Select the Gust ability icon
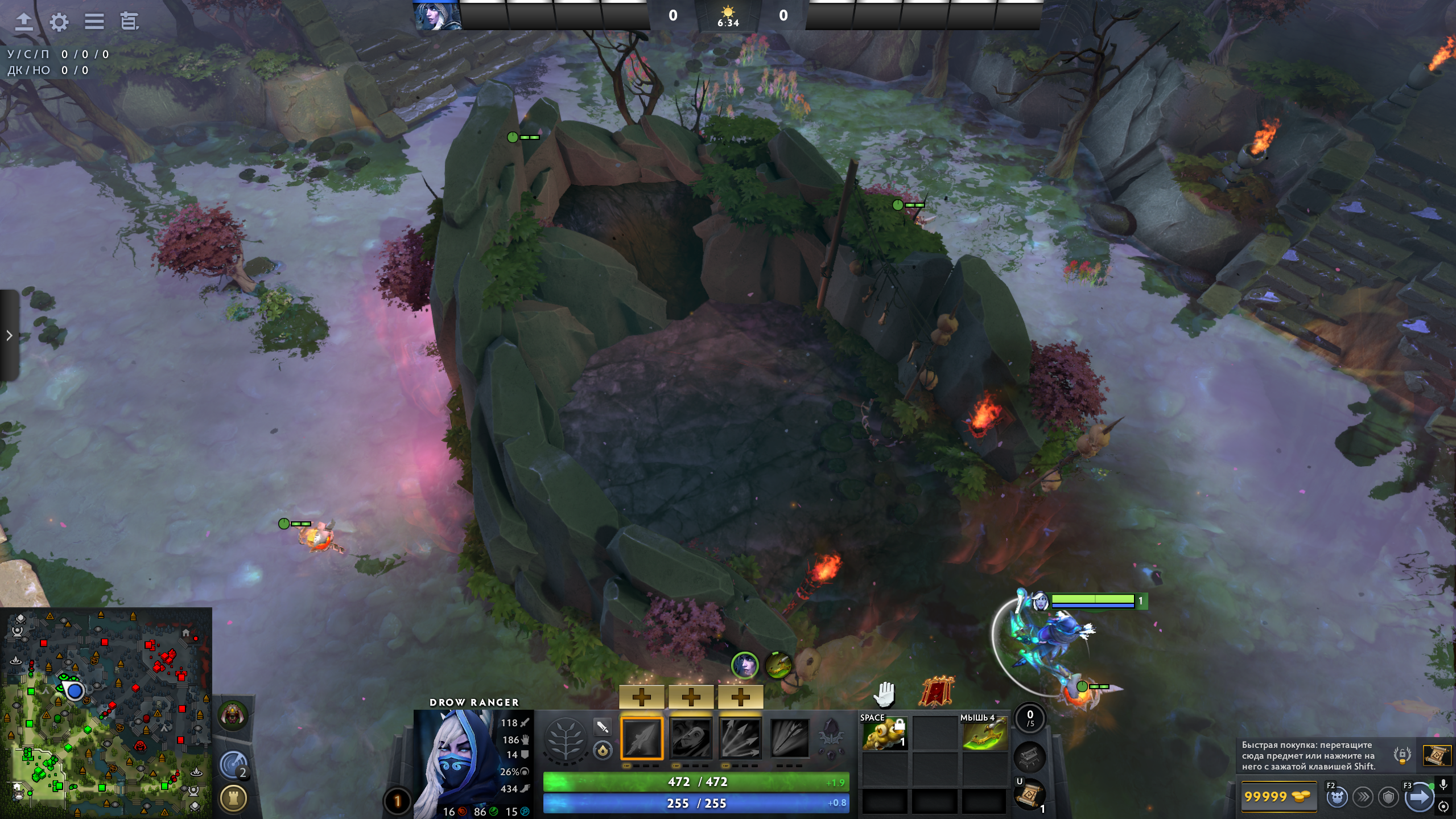Viewport: 1456px width, 819px height. pos(691,738)
